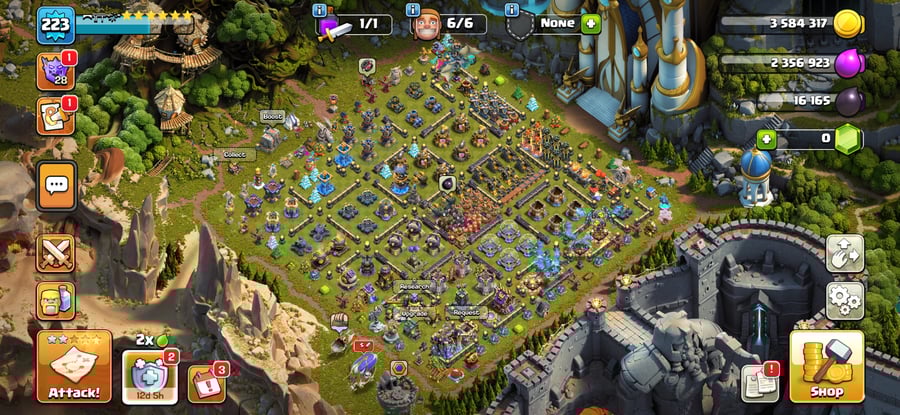Start a battle with the Attack! button
Screen dimensions: 900x415
(x=74, y=367)
